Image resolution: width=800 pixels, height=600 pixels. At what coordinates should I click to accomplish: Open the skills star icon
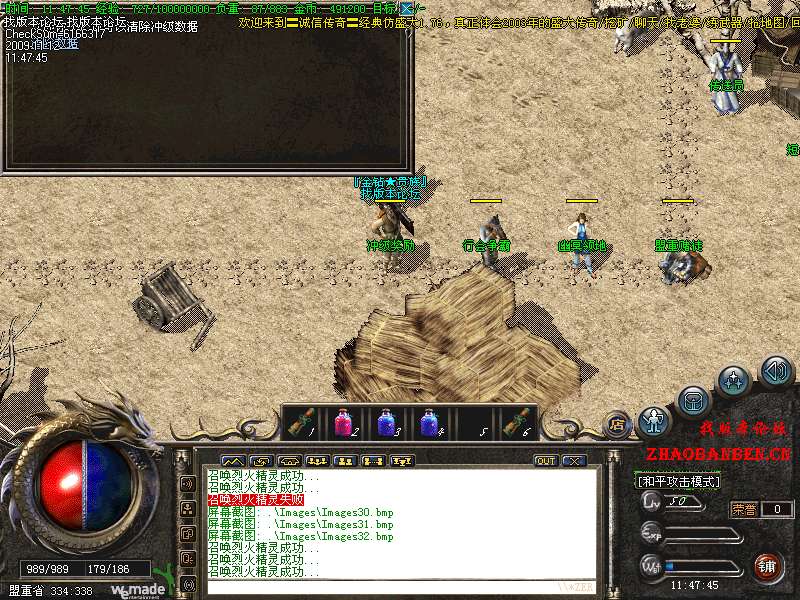pos(735,381)
